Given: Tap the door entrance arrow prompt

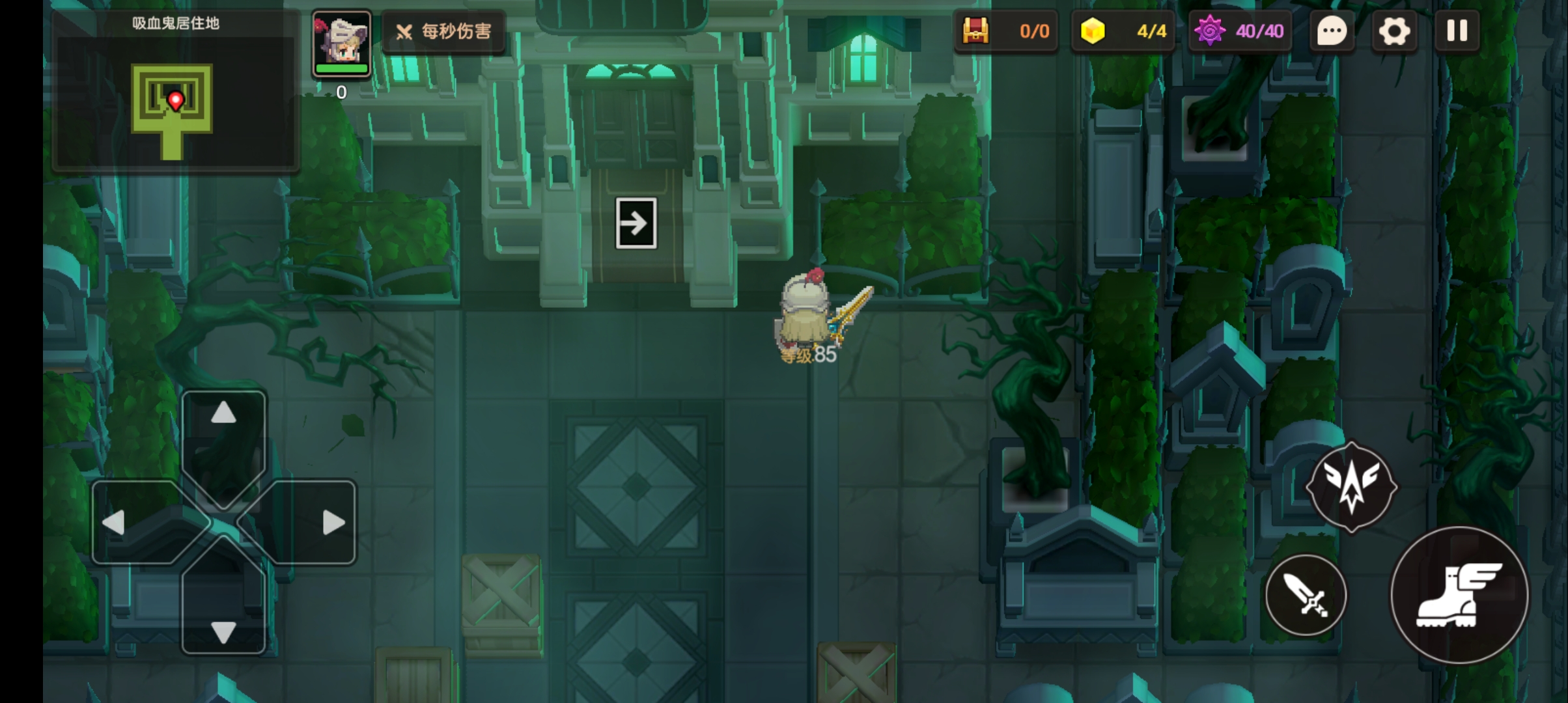Looking at the screenshot, I should pos(636,223).
